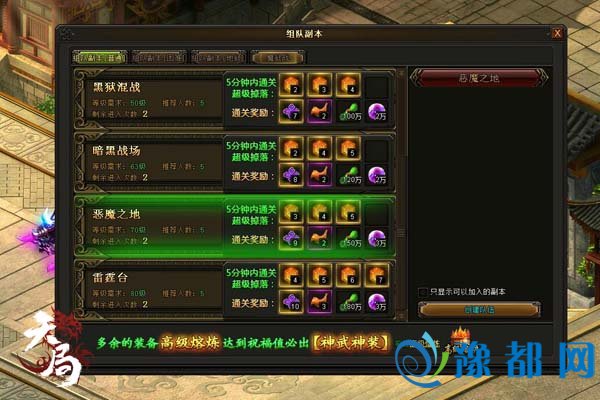Inspect green feather reward in 恶魔之地 row
This screenshot has height=400, width=600.
(x=349, y=238)
